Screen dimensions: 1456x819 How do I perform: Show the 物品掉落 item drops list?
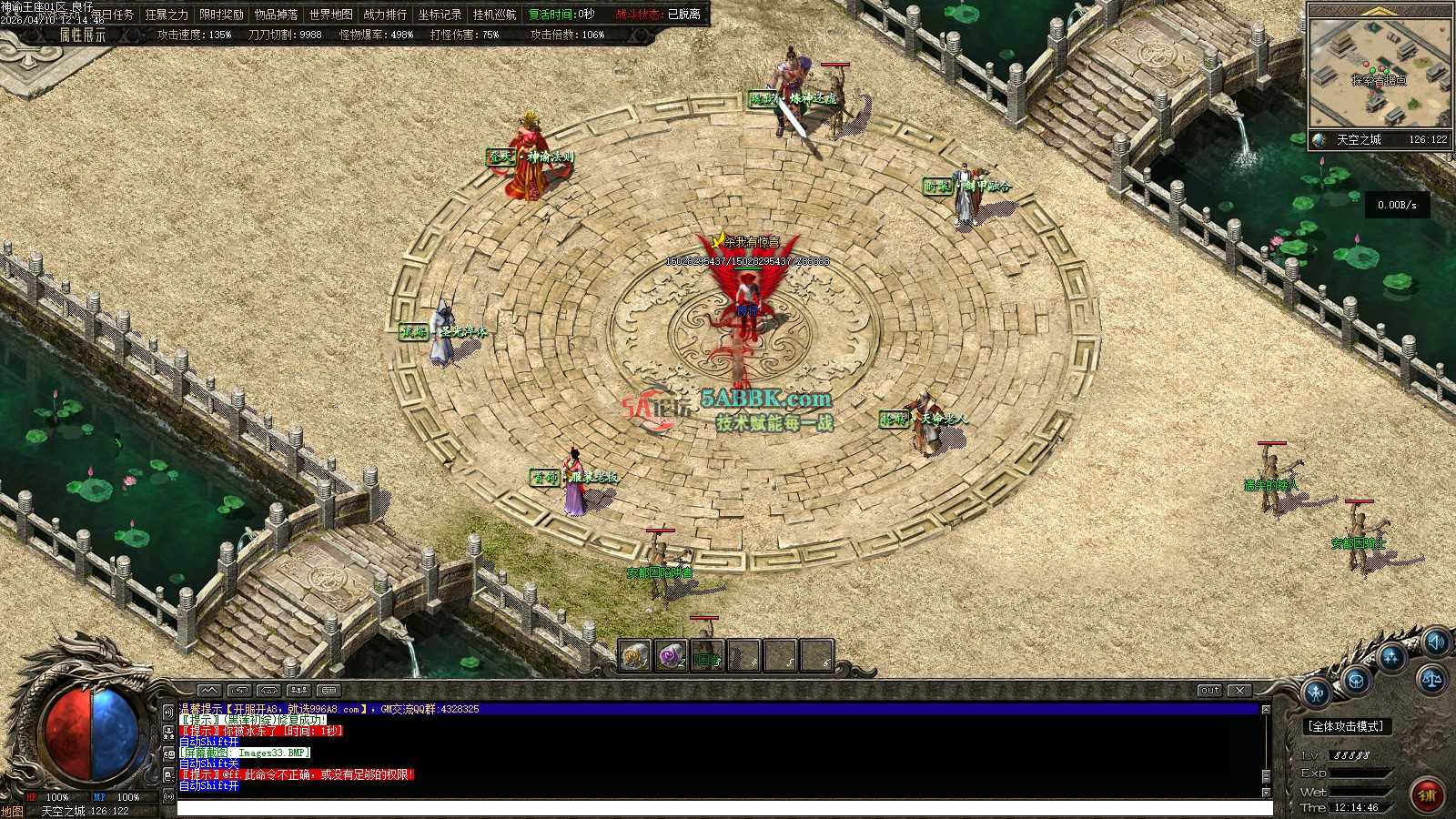276,15
